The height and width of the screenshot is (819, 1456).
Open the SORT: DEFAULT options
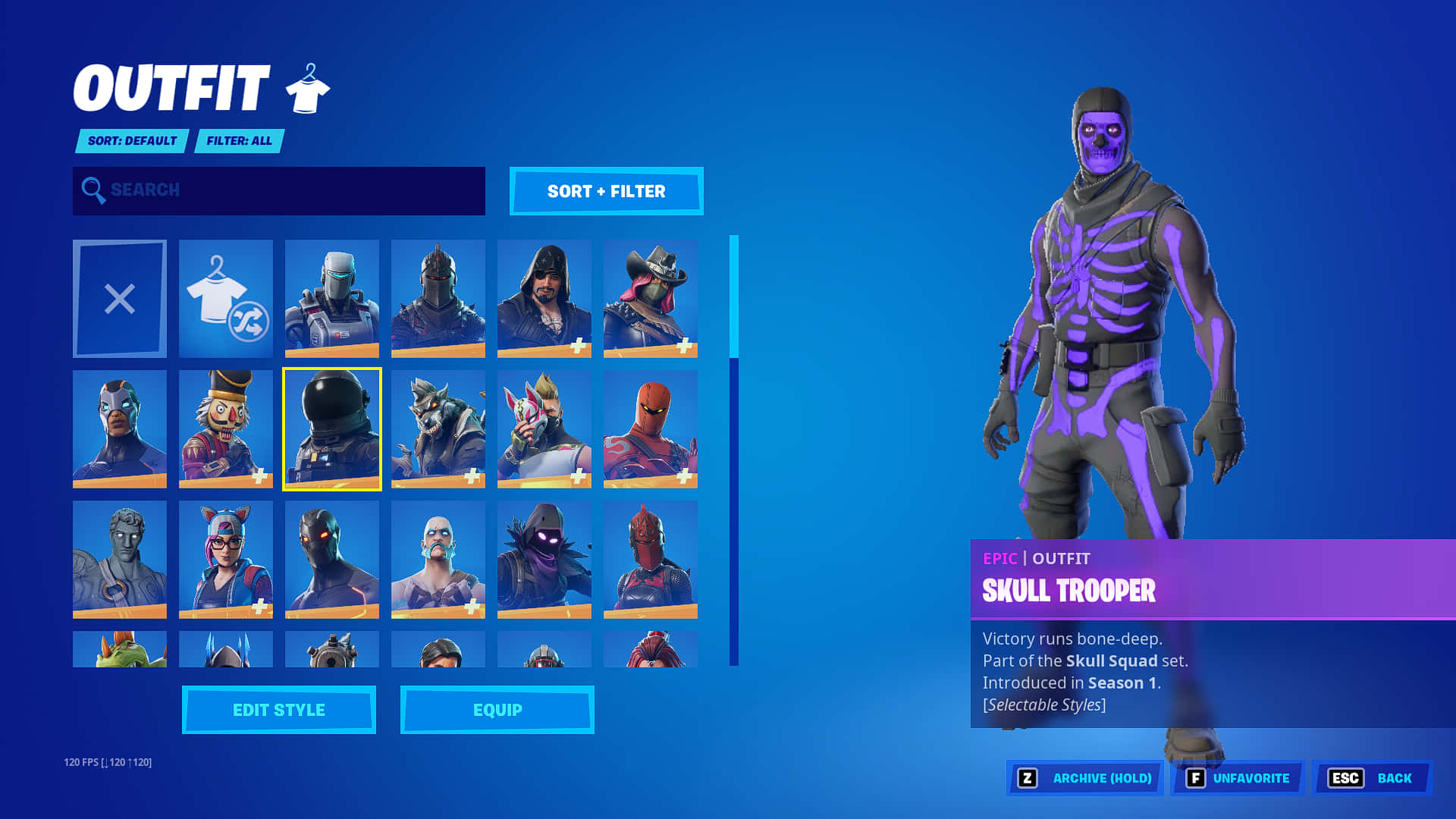coord(130,141)
